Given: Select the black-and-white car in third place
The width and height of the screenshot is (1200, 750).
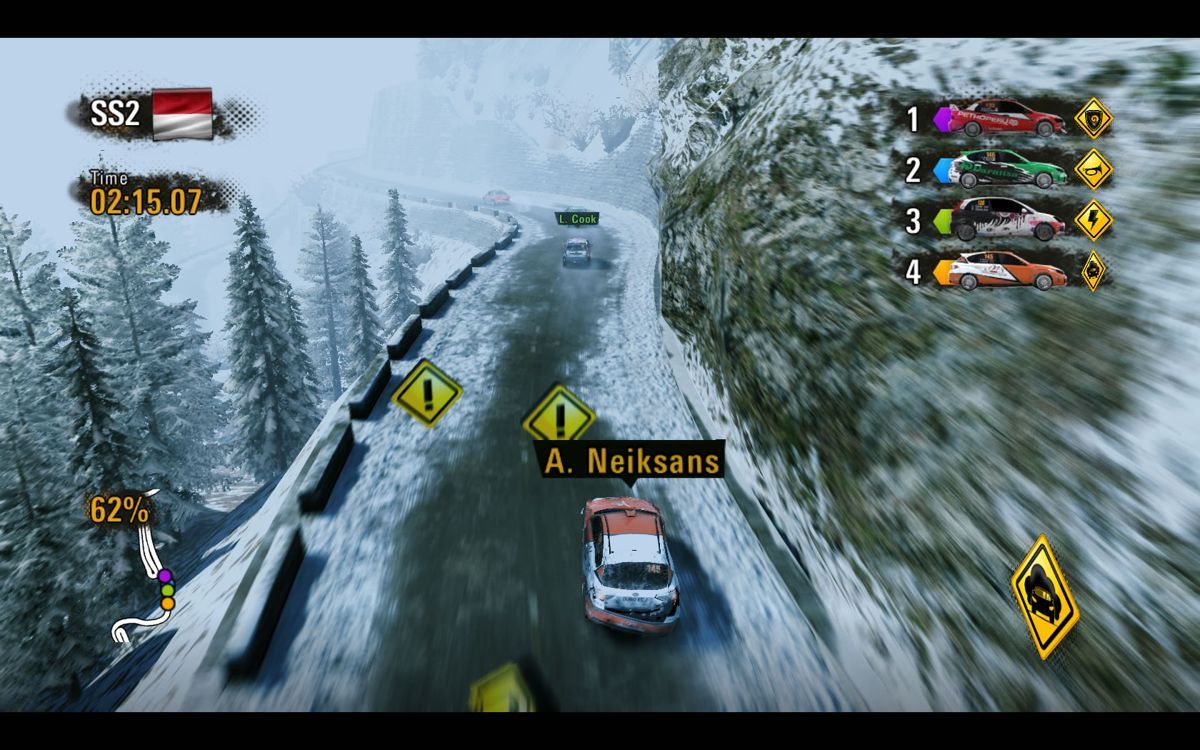Looking at the screenshot, I should 1006,219.
